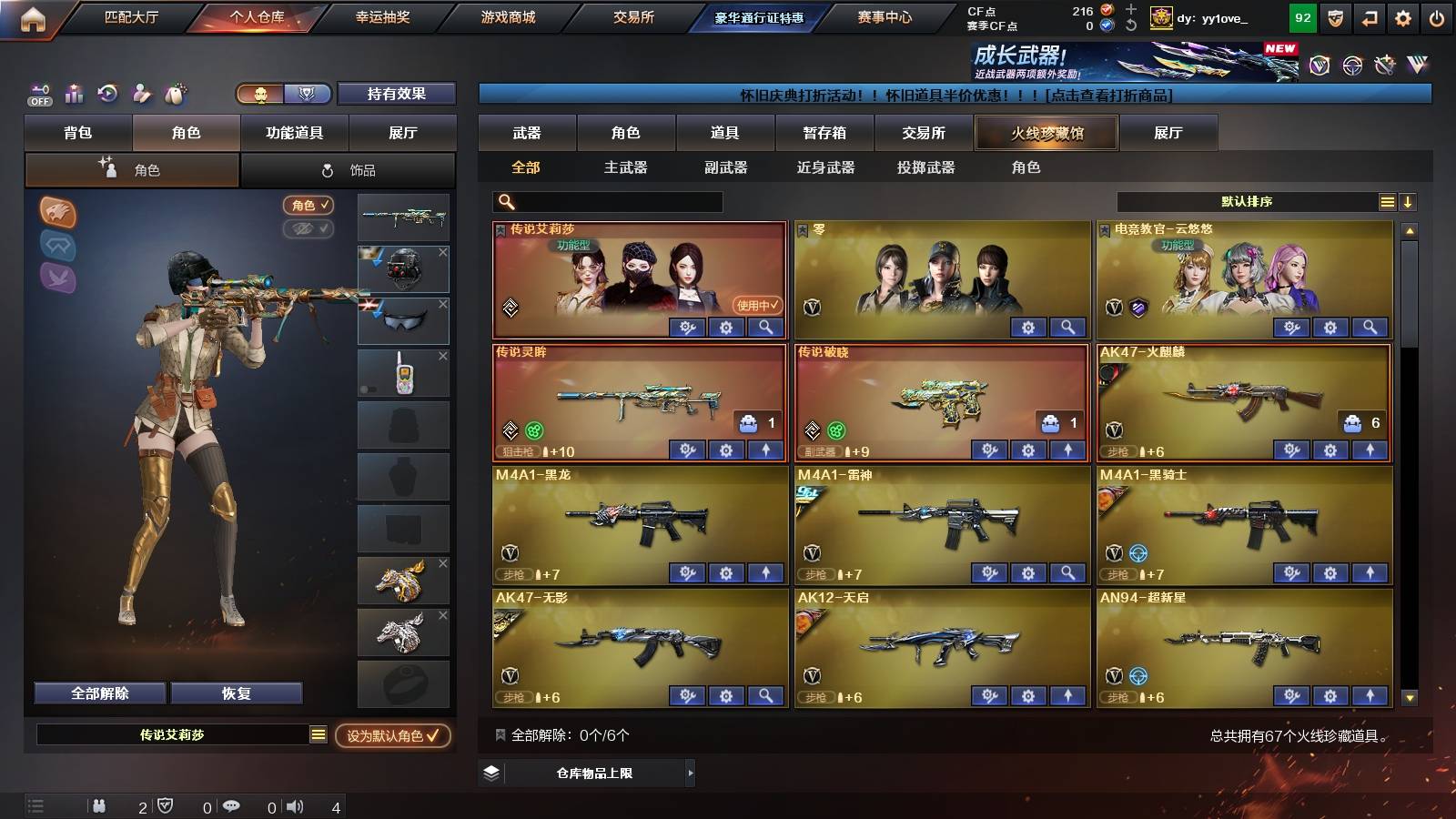Click the inspect magnifier on the 零 character card
Screen dimensions: 1456x819
(x=1068, y=327)
